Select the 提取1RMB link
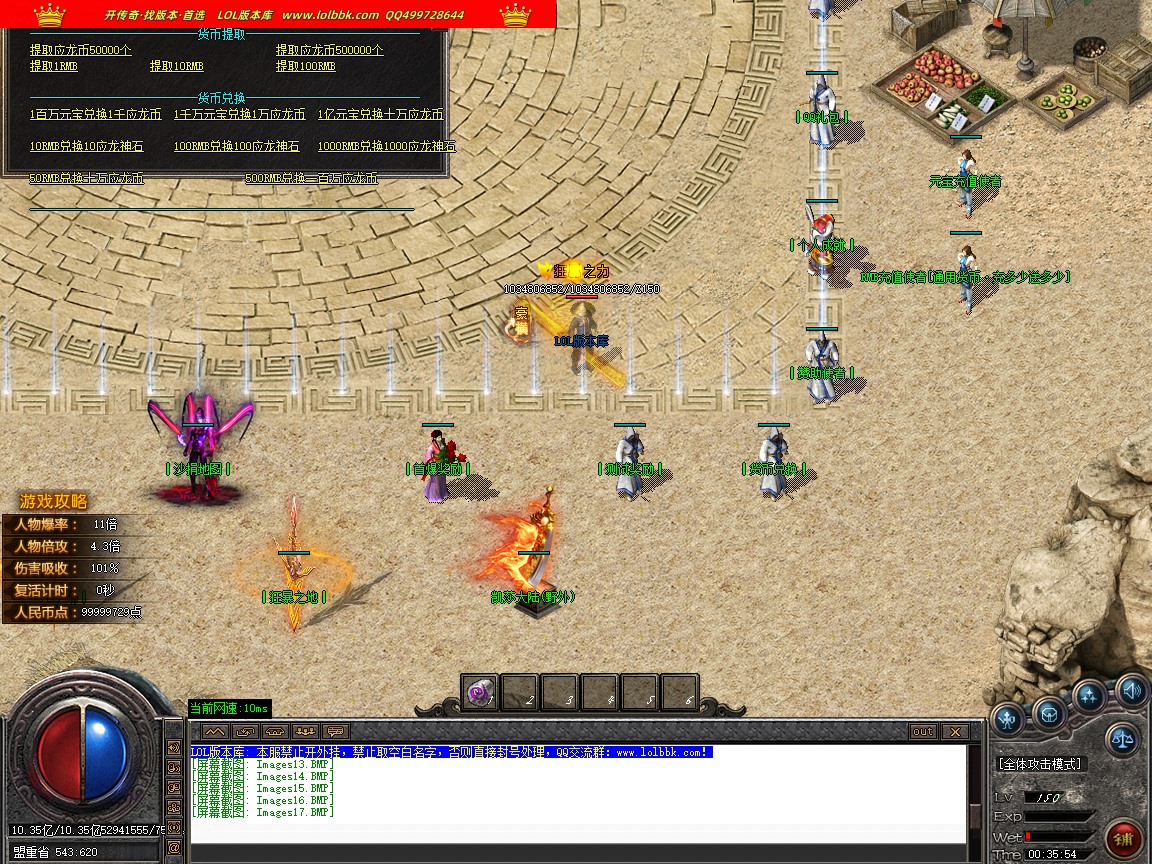Viewport: 1152px width, 864px height. 54,66
